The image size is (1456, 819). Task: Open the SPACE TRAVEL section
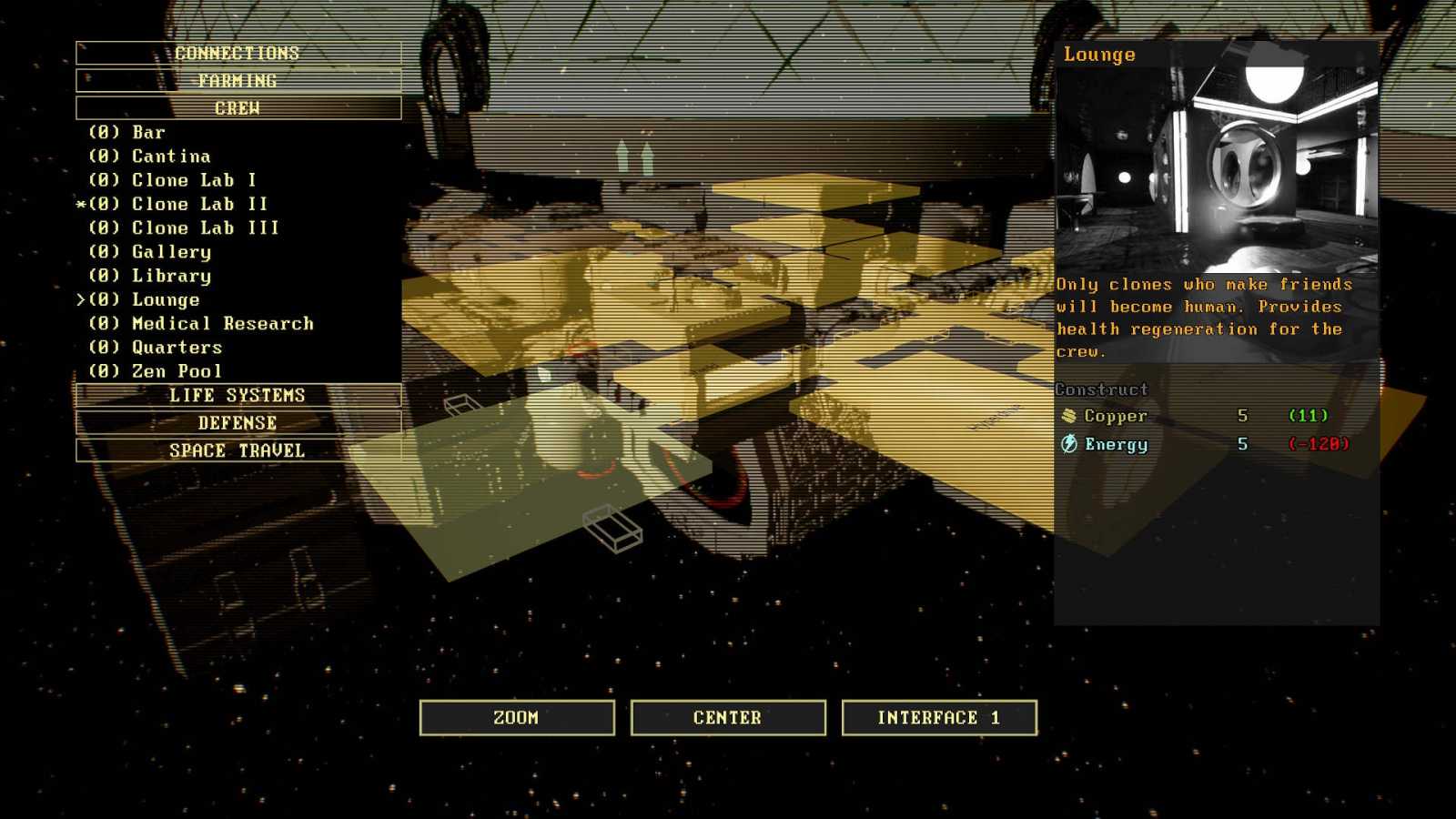[238, 450]
